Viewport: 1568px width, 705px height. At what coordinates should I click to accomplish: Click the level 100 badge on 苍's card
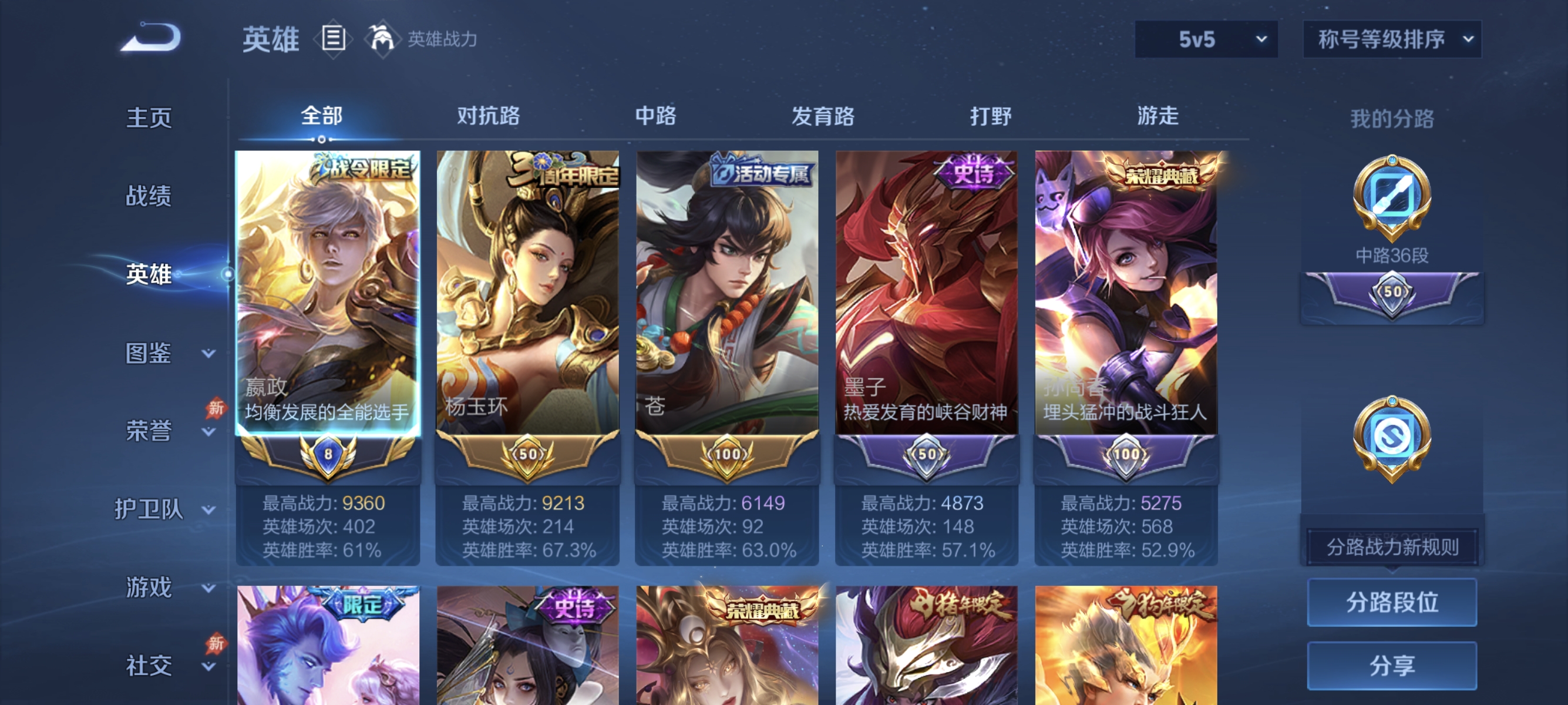tap(729, 454)
